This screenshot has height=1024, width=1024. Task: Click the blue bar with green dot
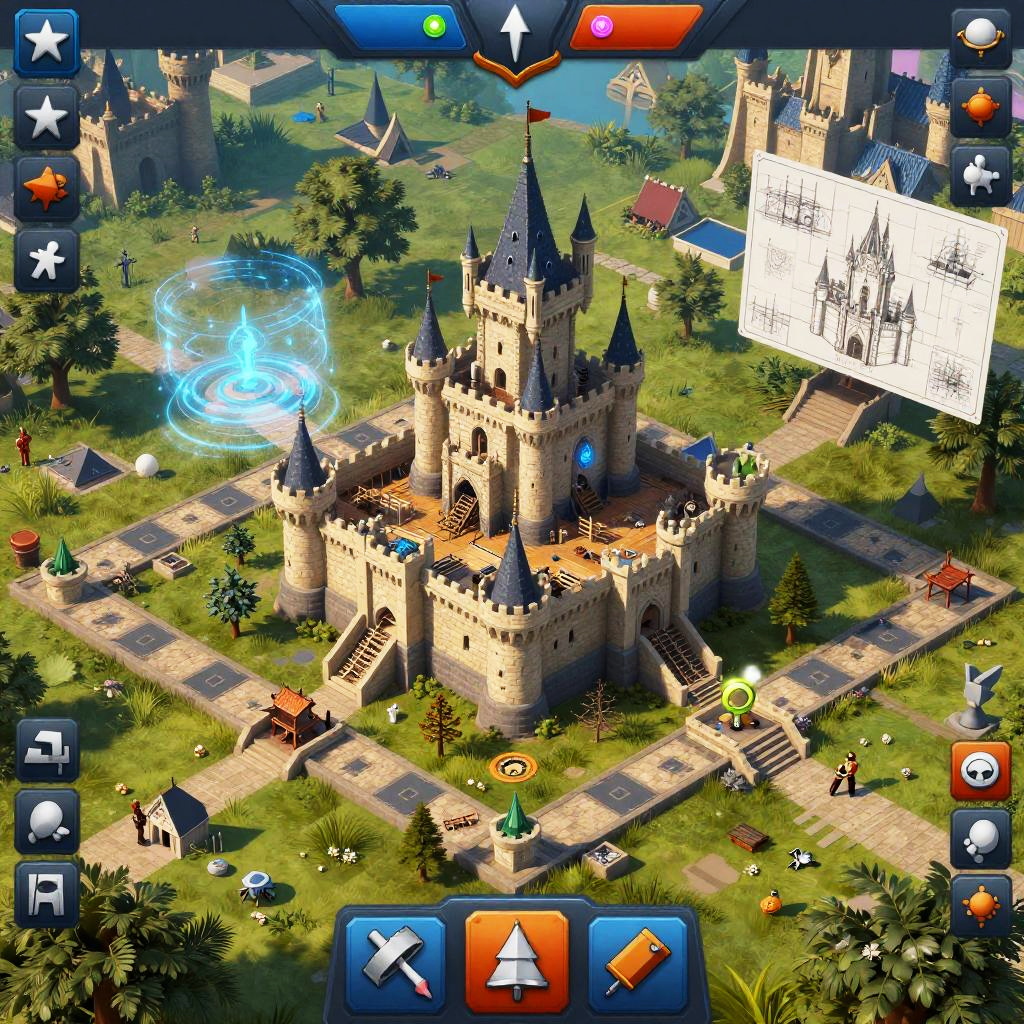click(x=402, y=27)
